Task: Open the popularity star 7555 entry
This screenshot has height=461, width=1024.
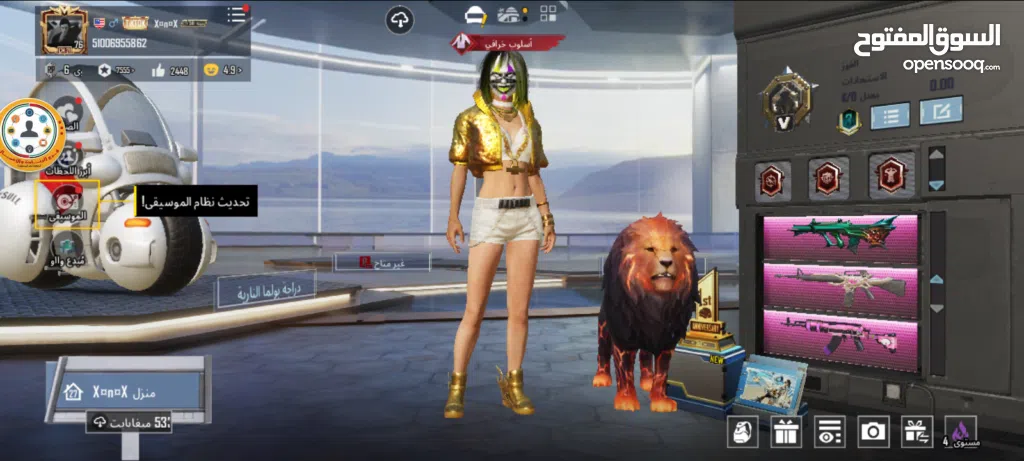Action: point(115,70)
